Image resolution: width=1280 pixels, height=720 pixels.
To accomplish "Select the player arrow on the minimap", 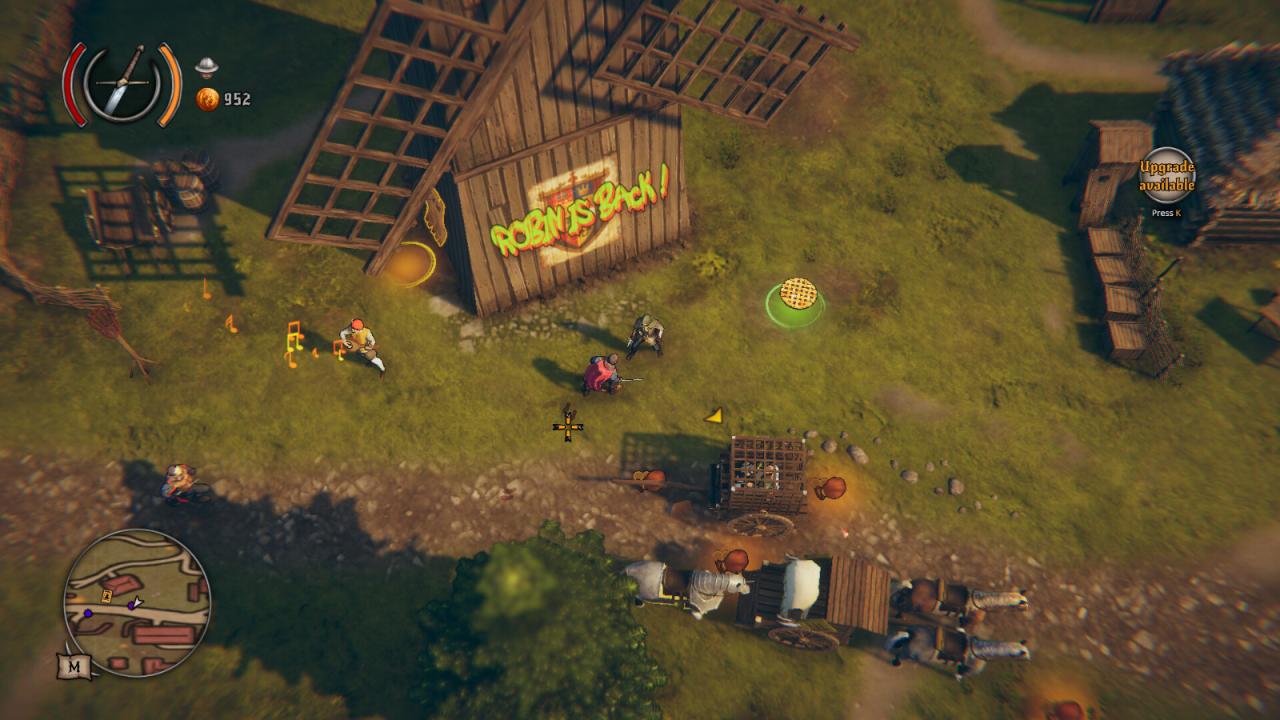I will (136, 601).
